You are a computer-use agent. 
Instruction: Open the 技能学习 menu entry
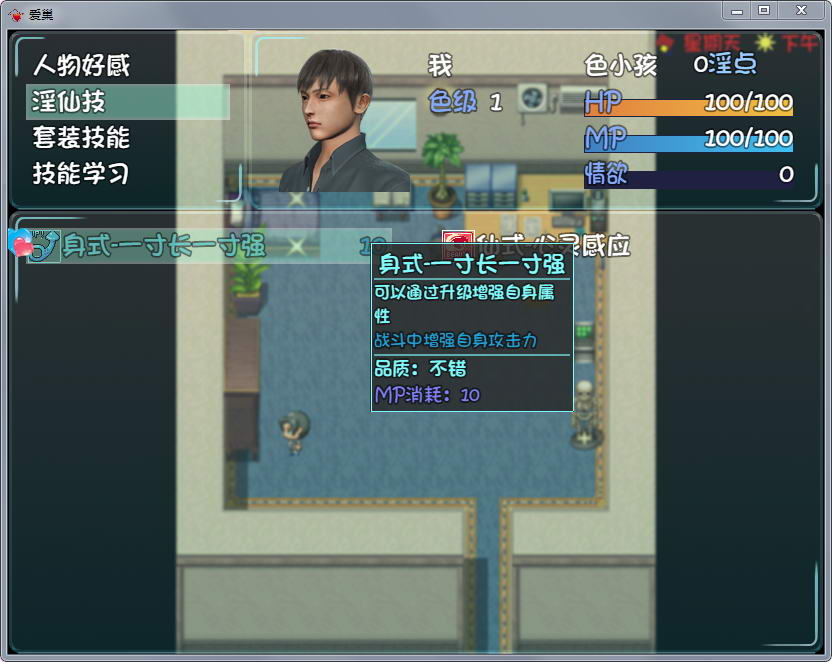coord(82,174)
